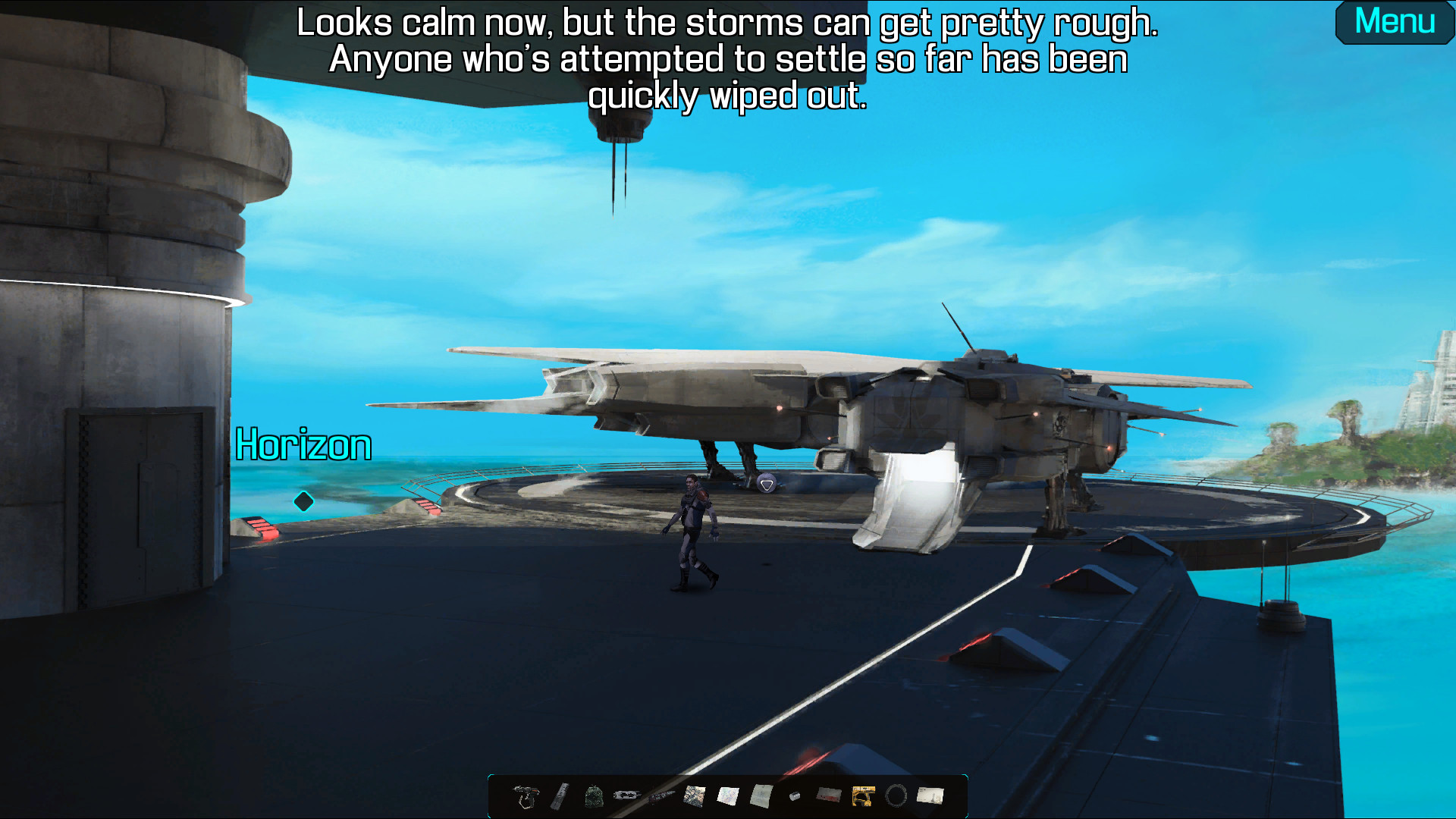The width and height of the screenshot is (1456, 819).
Task: Read the crumpled note in the inventory
Action: coord(761,795)
